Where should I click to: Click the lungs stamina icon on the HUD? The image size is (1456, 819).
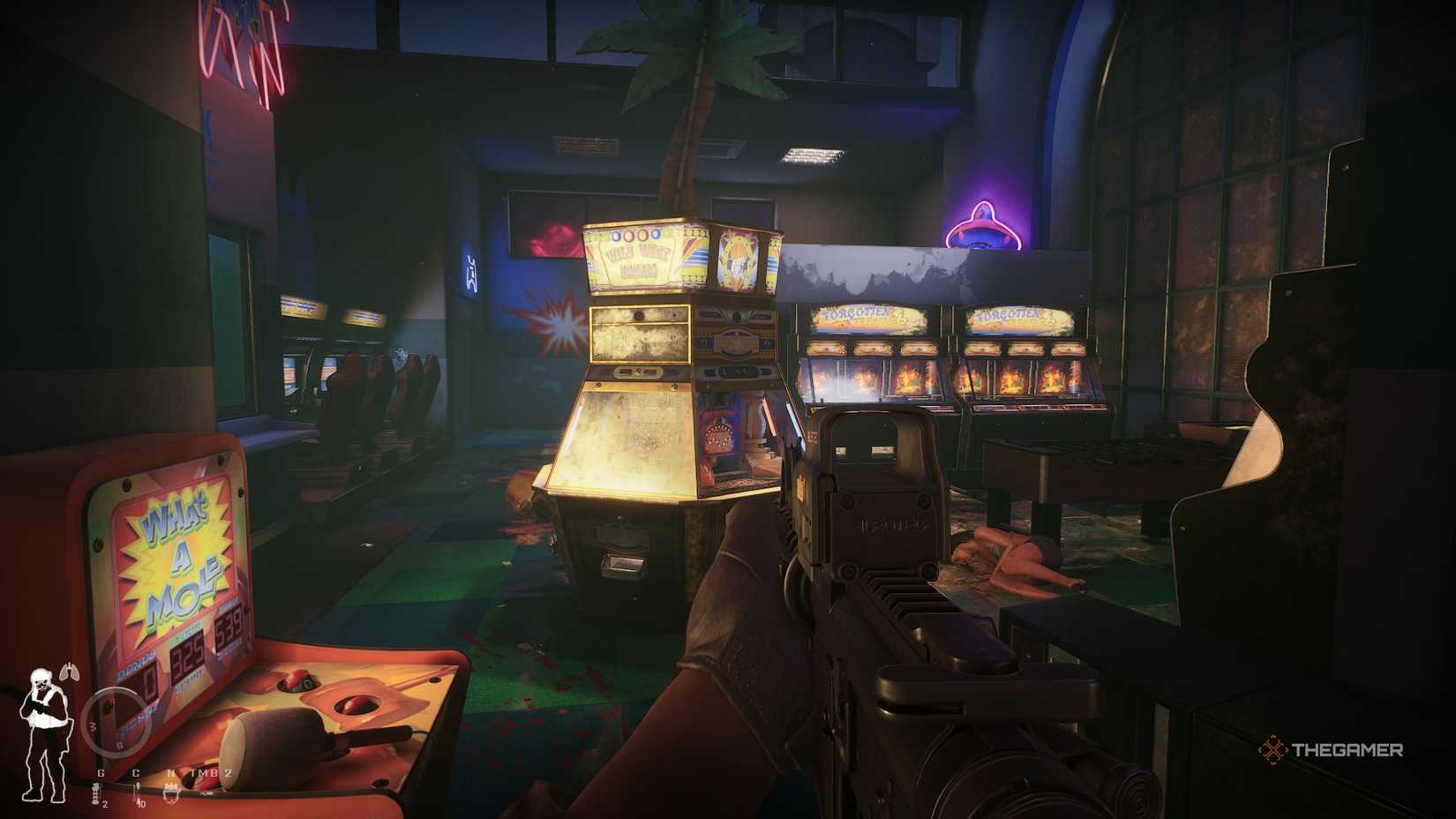[x=70, y=672]
